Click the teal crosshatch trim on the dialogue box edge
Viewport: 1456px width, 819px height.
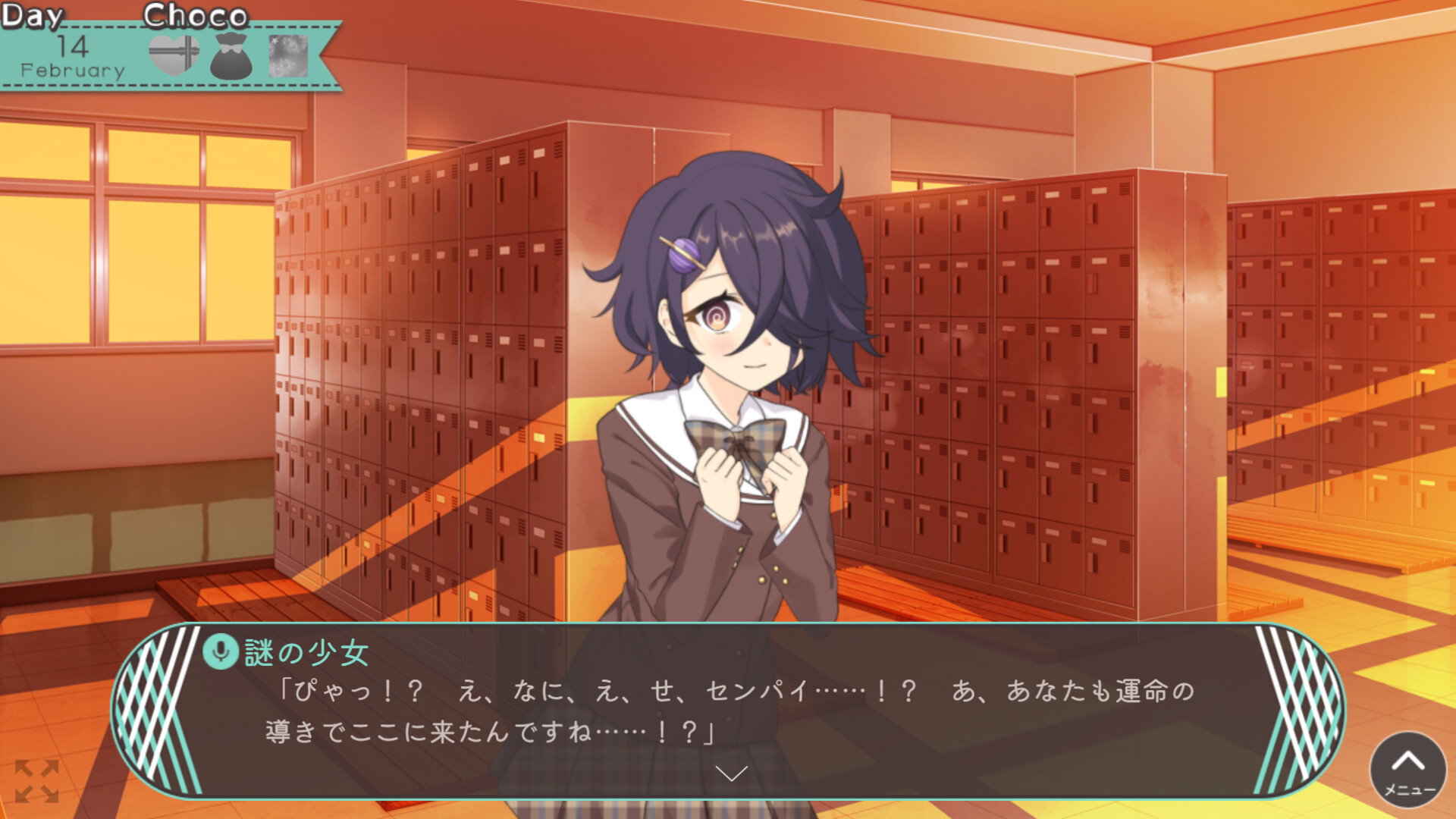pyautogui.click(x=159, y=705)
